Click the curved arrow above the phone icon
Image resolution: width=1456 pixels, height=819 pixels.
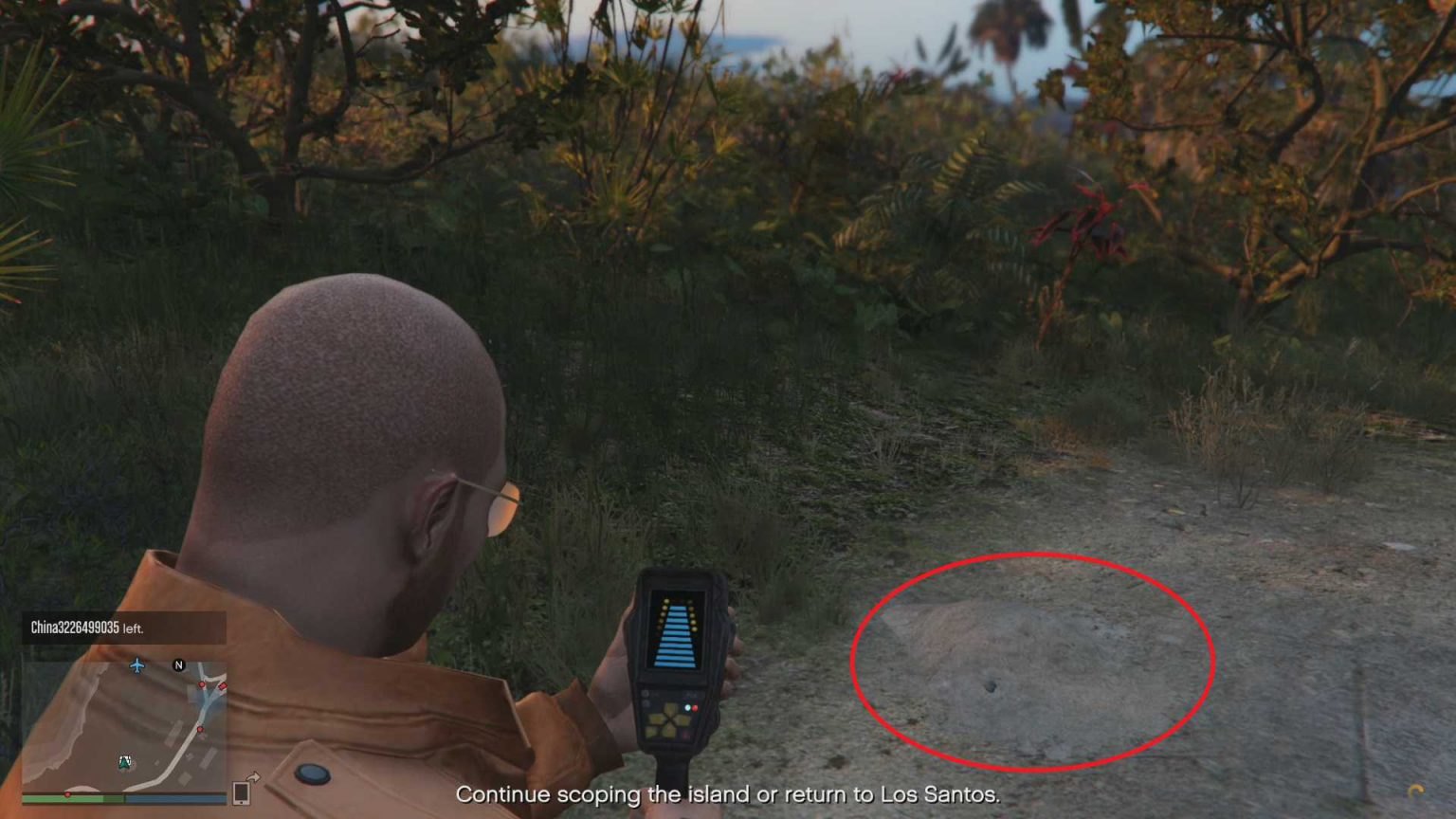pyautogui.click(x=253, y=776)
